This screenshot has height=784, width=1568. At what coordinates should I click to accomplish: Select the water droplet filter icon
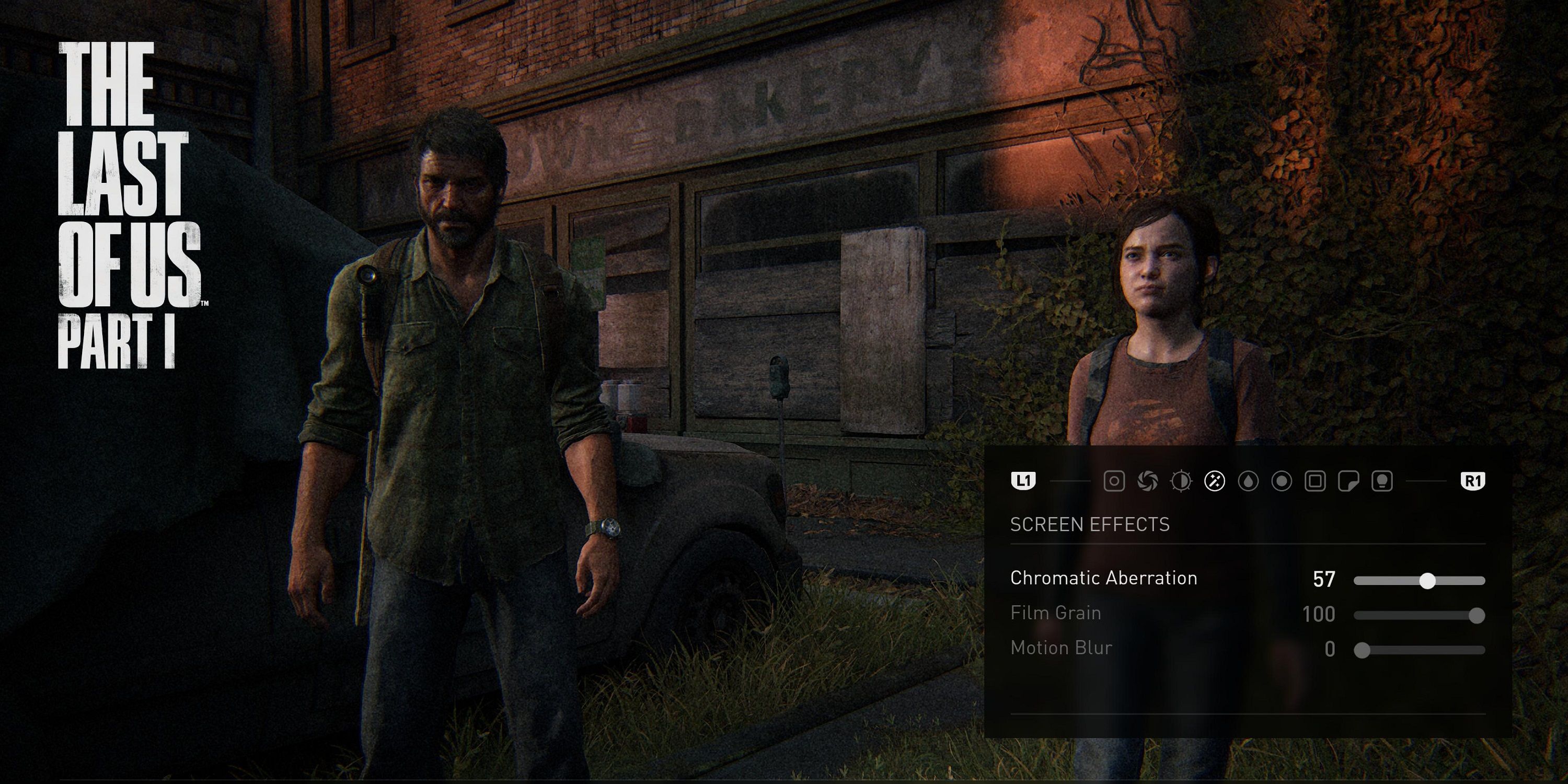pos(1249,481)
